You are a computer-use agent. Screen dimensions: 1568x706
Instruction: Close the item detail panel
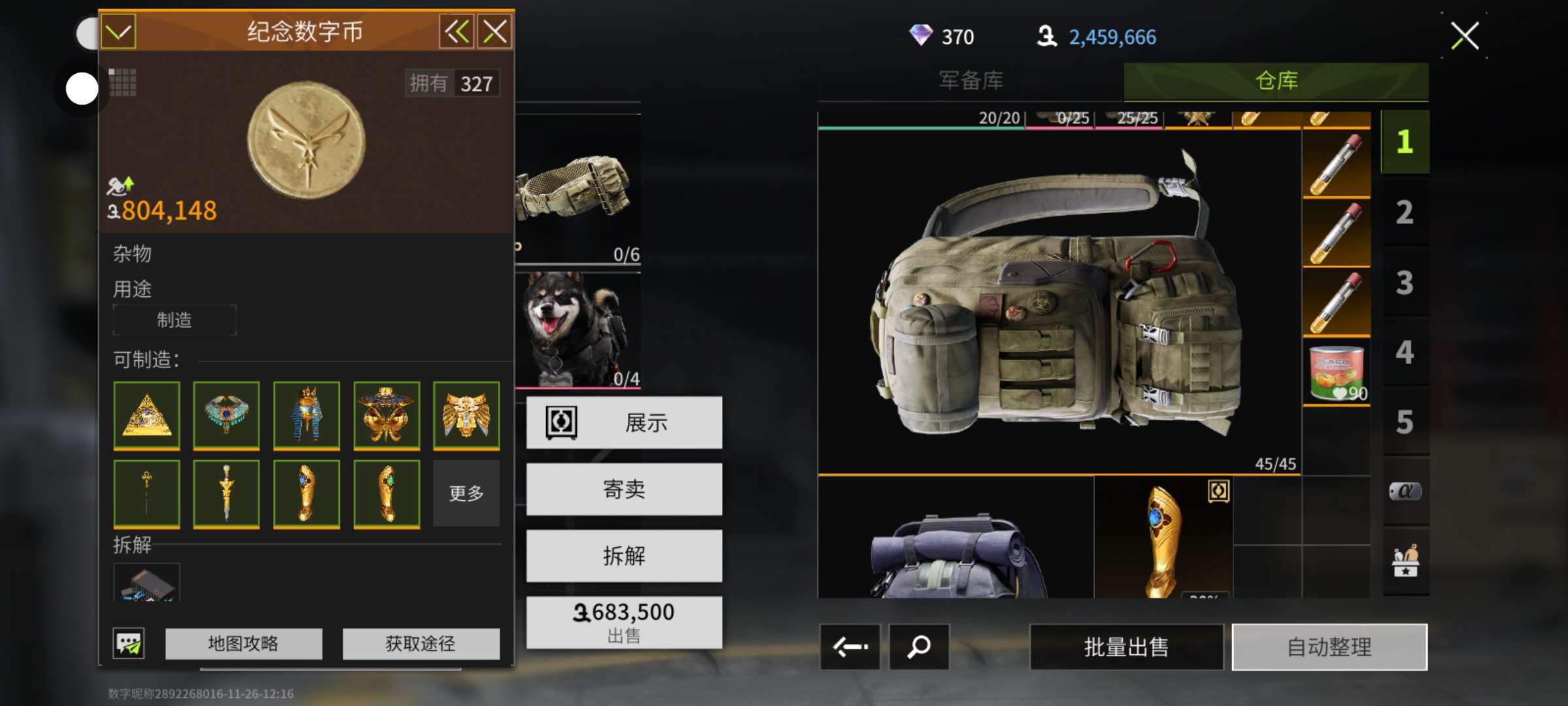pyautogui.click(x=495, y=31)
